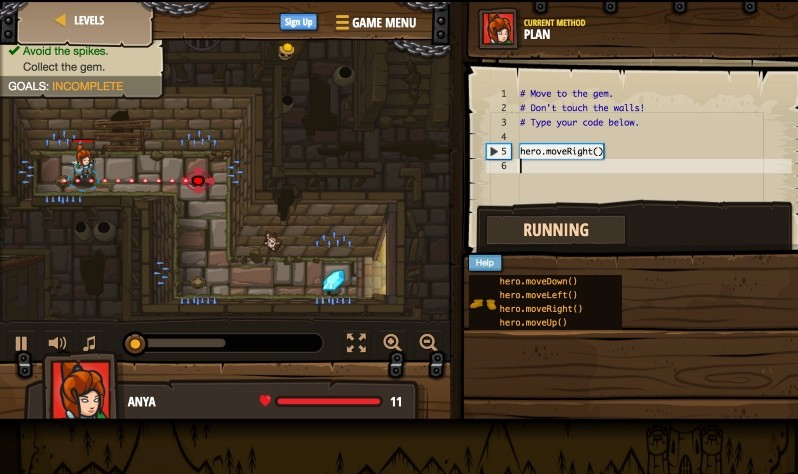Screen dimensions: 798x474
Task: Choose hero.moveRight() from the method list
Action: pyautogui.click(x=540, y=309)
